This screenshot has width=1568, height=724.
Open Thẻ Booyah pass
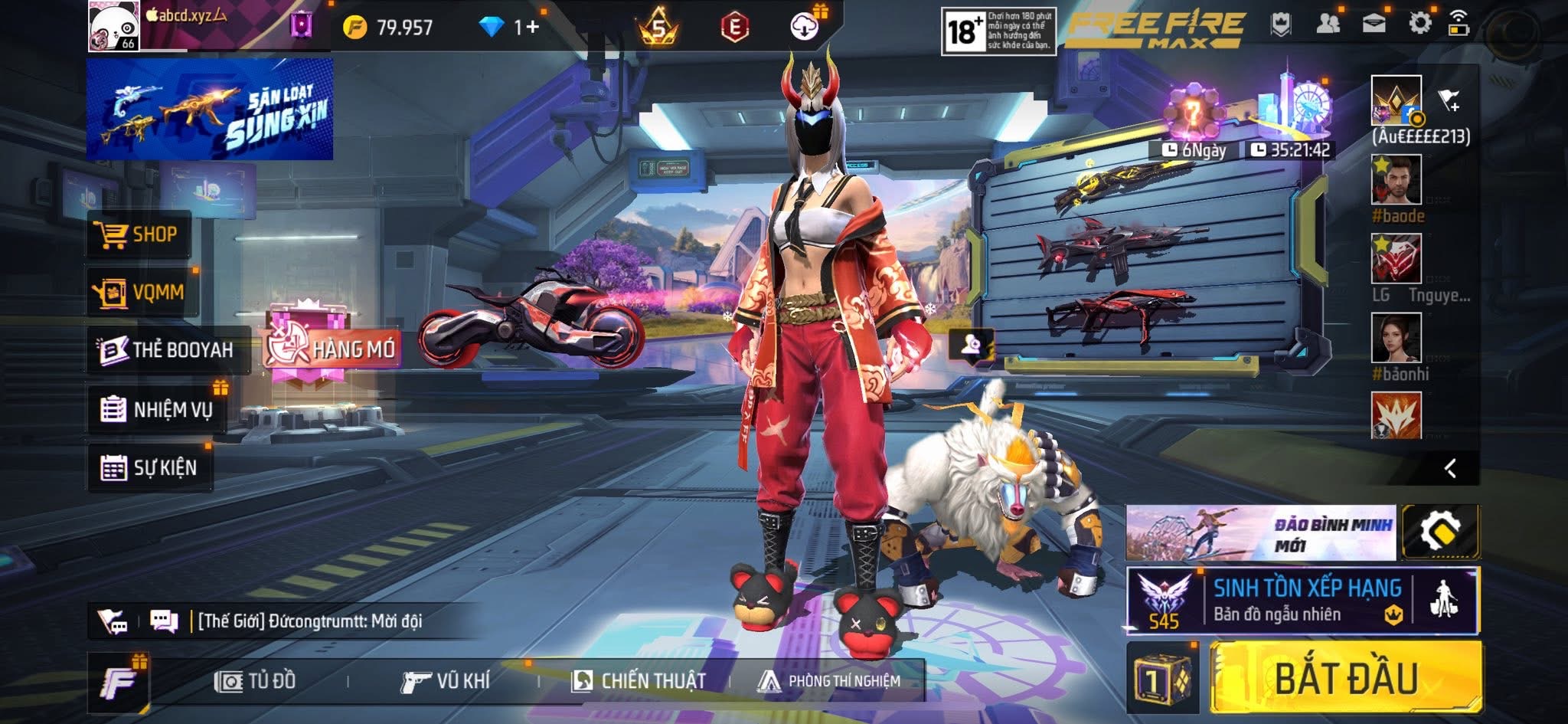pyautogui.click(x=168, y=350)
